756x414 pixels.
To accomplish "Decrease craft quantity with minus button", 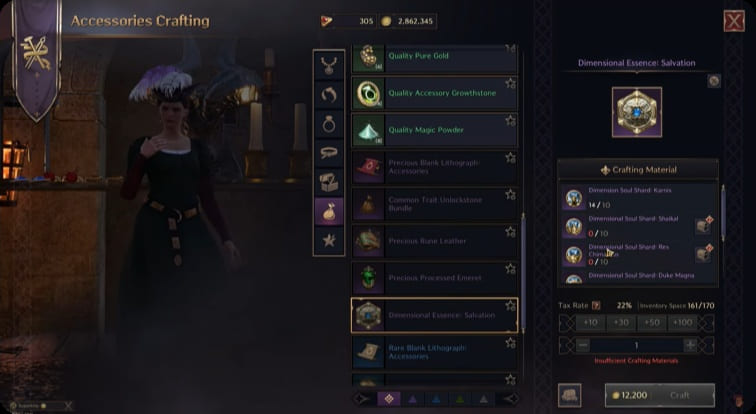I will pyautogui.click(x=583, y=344).
